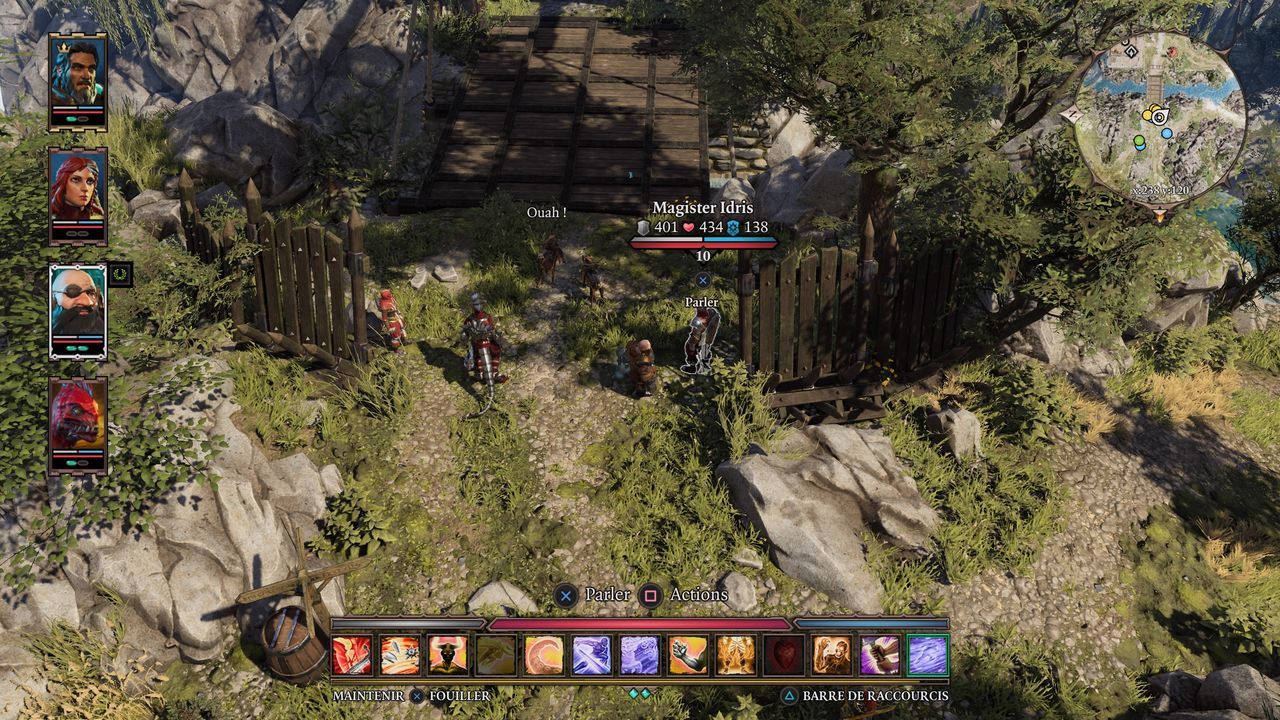Click the laurel wreath status icon
Image resolution: width=1280 pixels, height=720 pixels.
point(120,274)
